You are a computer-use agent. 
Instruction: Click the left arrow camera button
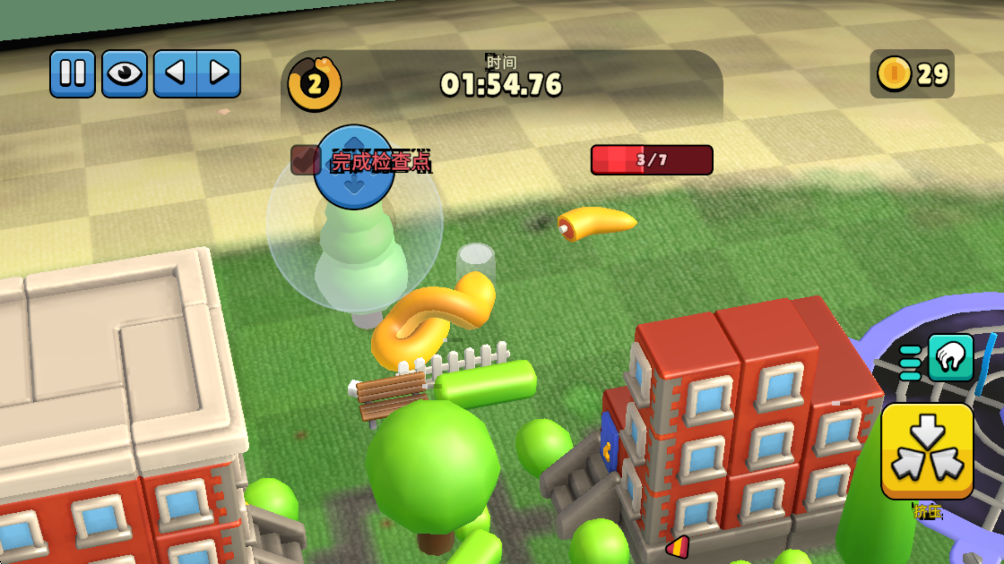click(x=175, y=74)
